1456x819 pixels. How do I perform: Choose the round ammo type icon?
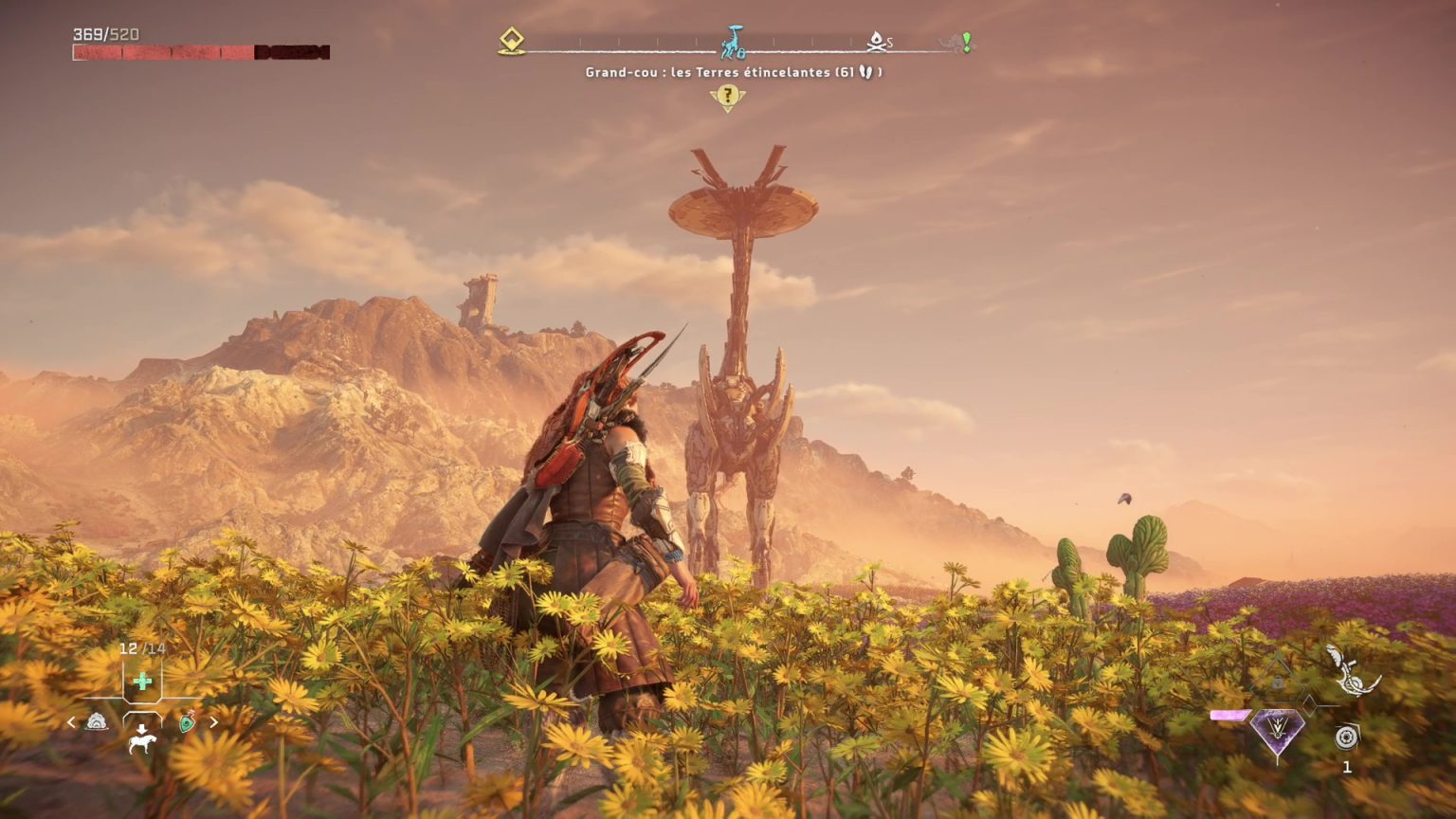click(x=1346, y=737)
